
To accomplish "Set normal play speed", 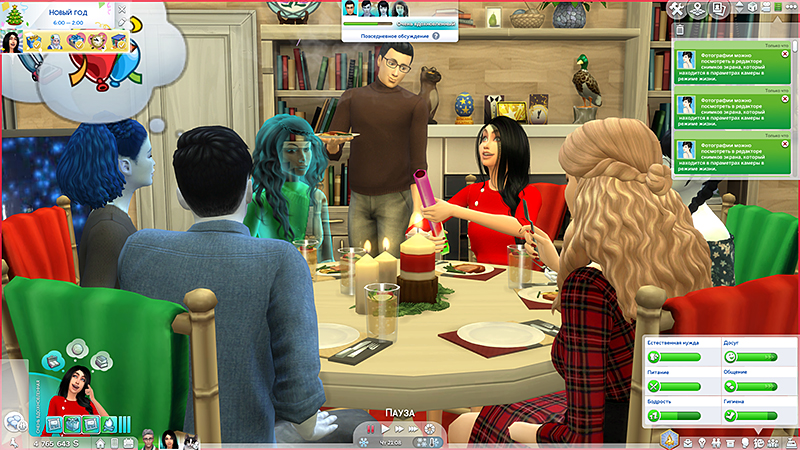I will [x=383, y=429].
